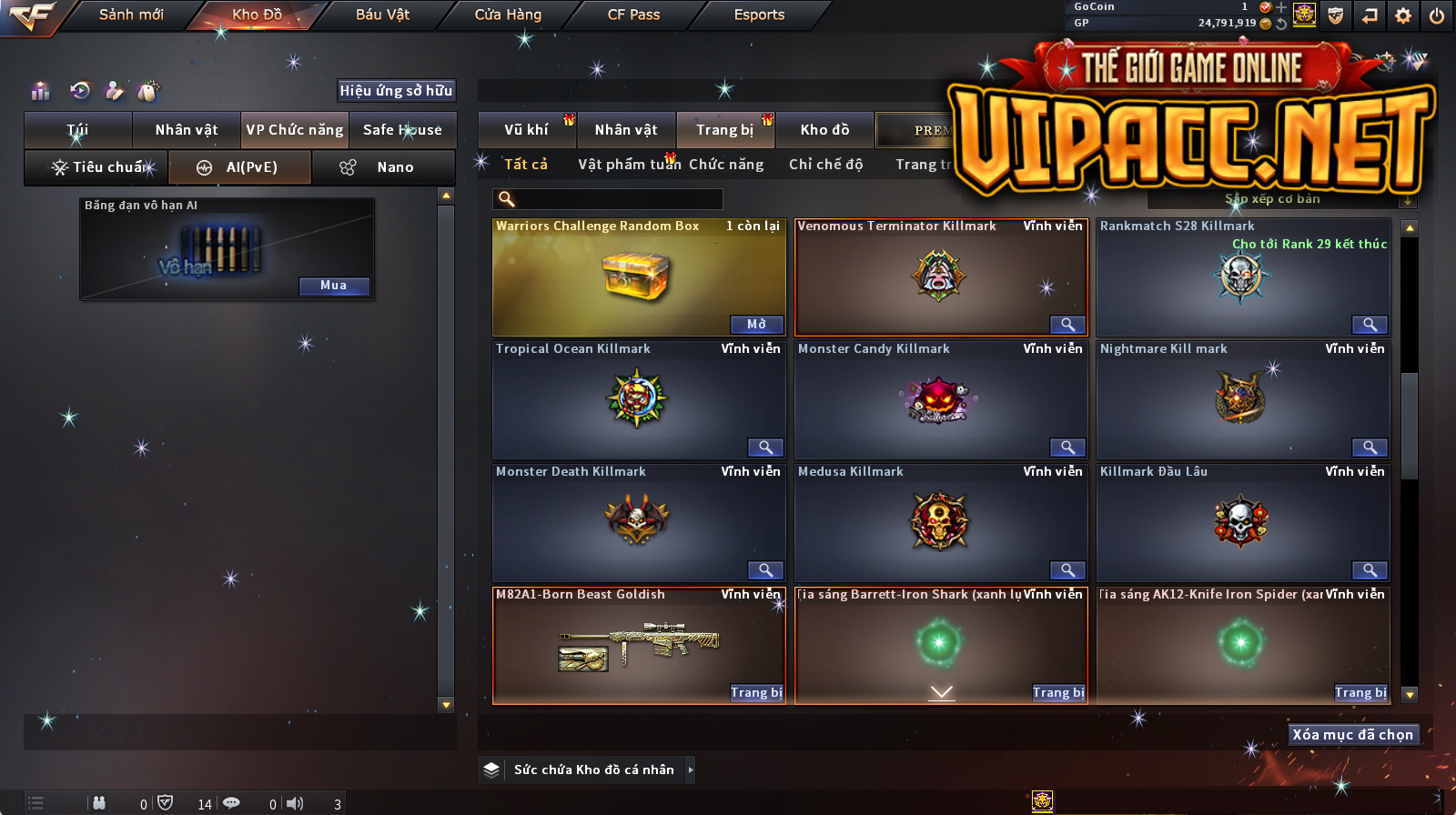The height and width of the screenshot is (815, 1456).
Task: Inspect the Medusa Killmark
Action: [x=1067, y=570]
